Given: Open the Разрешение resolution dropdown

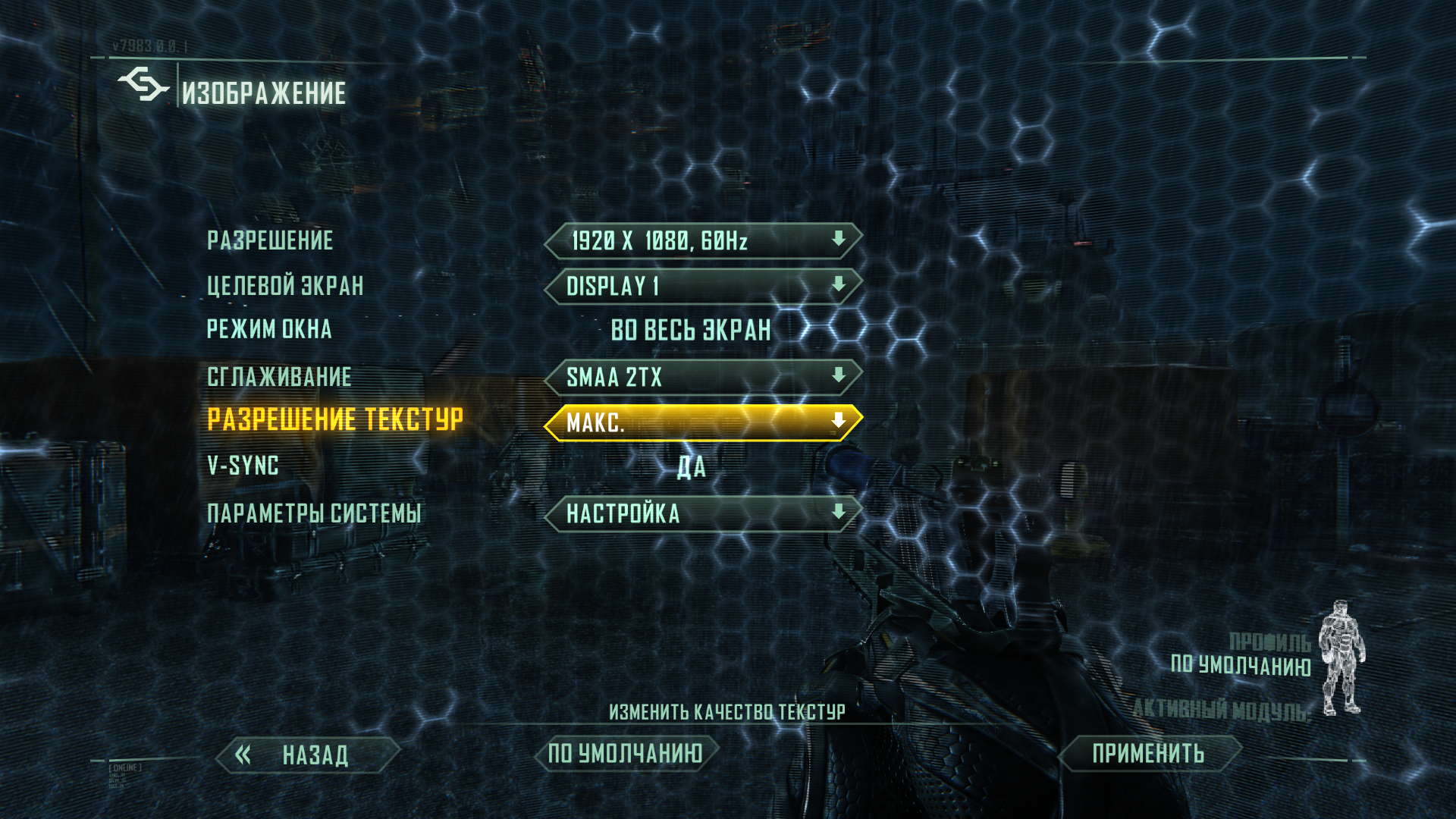Looking at the screenshot, I should pyautogui.click(x=703, y=241).
